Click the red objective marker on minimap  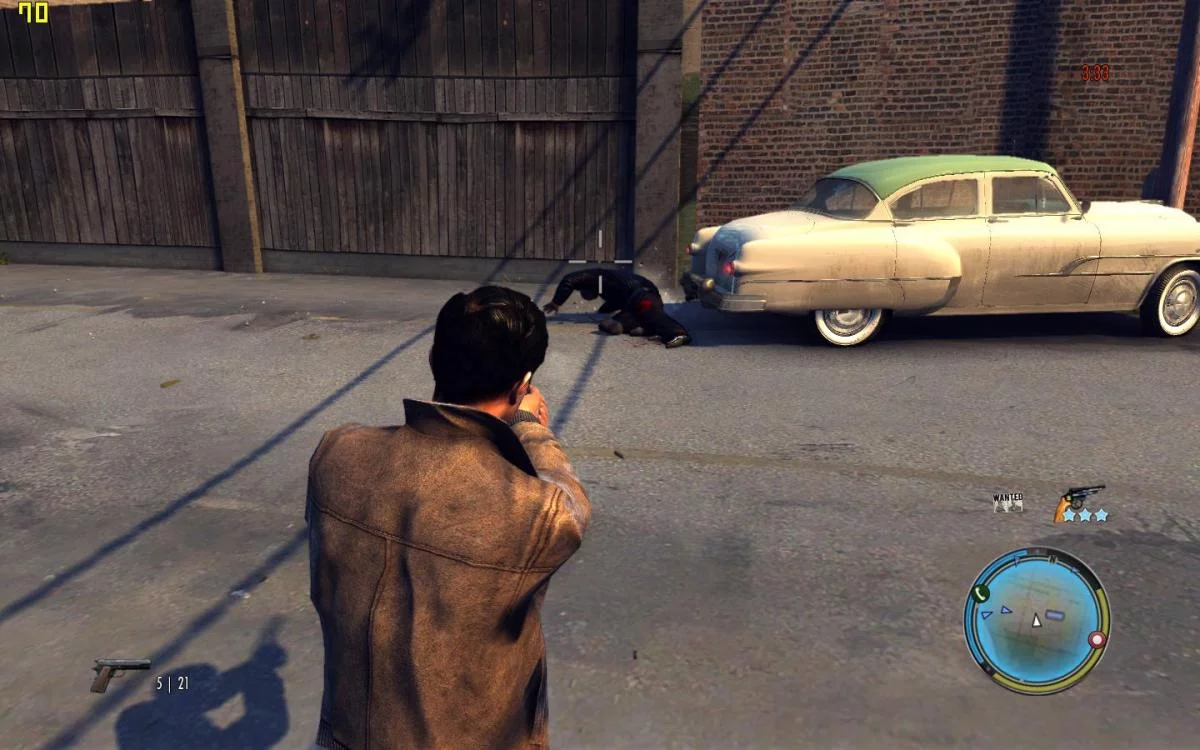click(1097, 639)
